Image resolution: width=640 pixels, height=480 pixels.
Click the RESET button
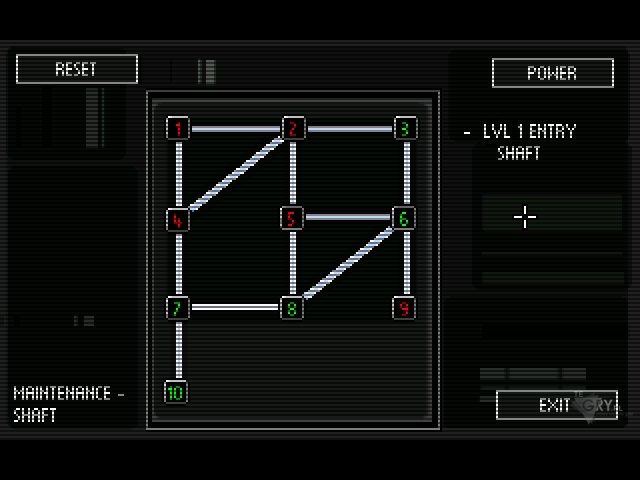pyautogui.click(x=76, y=69)
